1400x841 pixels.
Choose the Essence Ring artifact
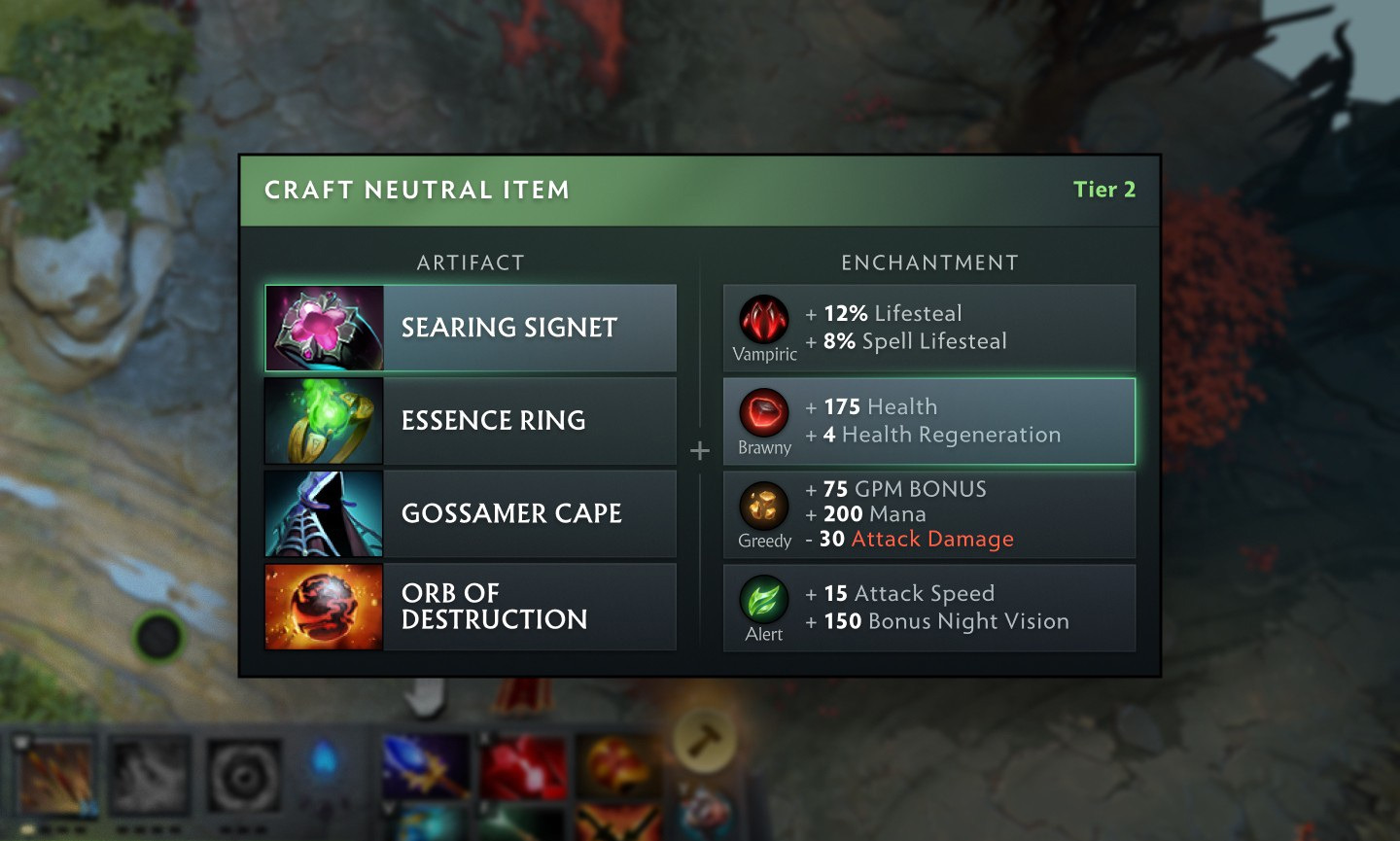471,421
